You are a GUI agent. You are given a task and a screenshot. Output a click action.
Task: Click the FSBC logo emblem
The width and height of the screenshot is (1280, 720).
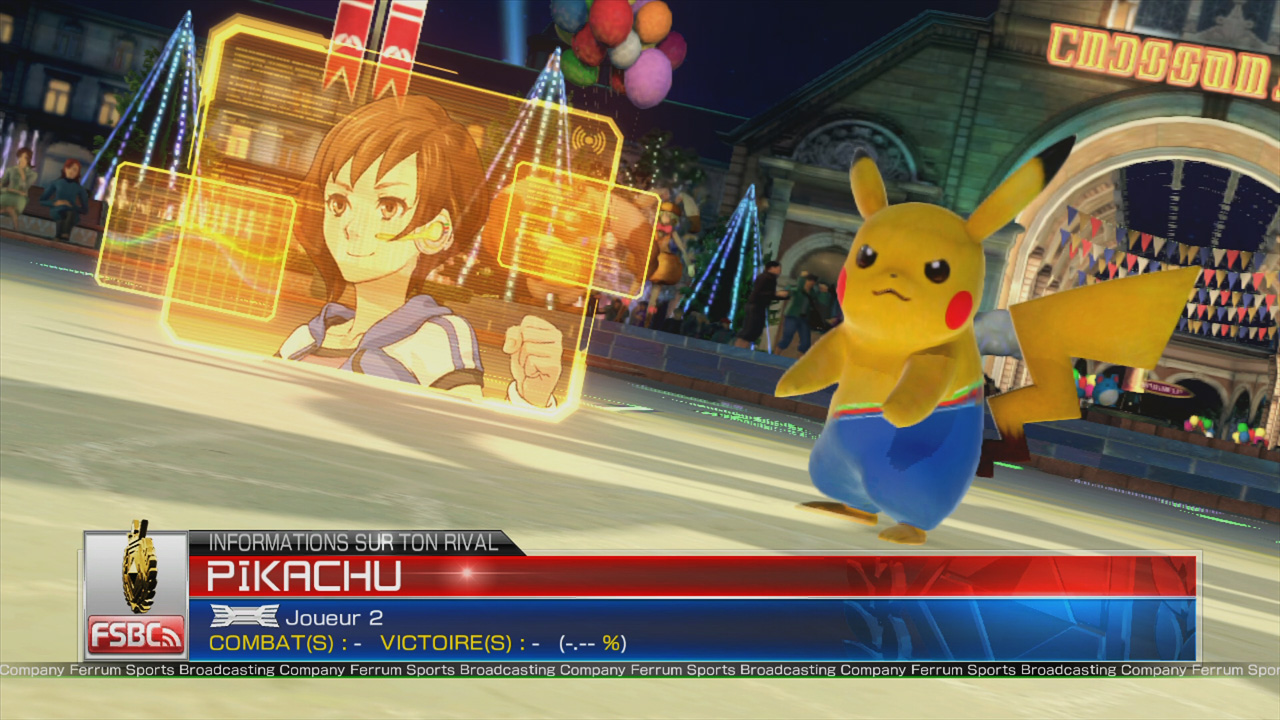click(x=136, y=595)
